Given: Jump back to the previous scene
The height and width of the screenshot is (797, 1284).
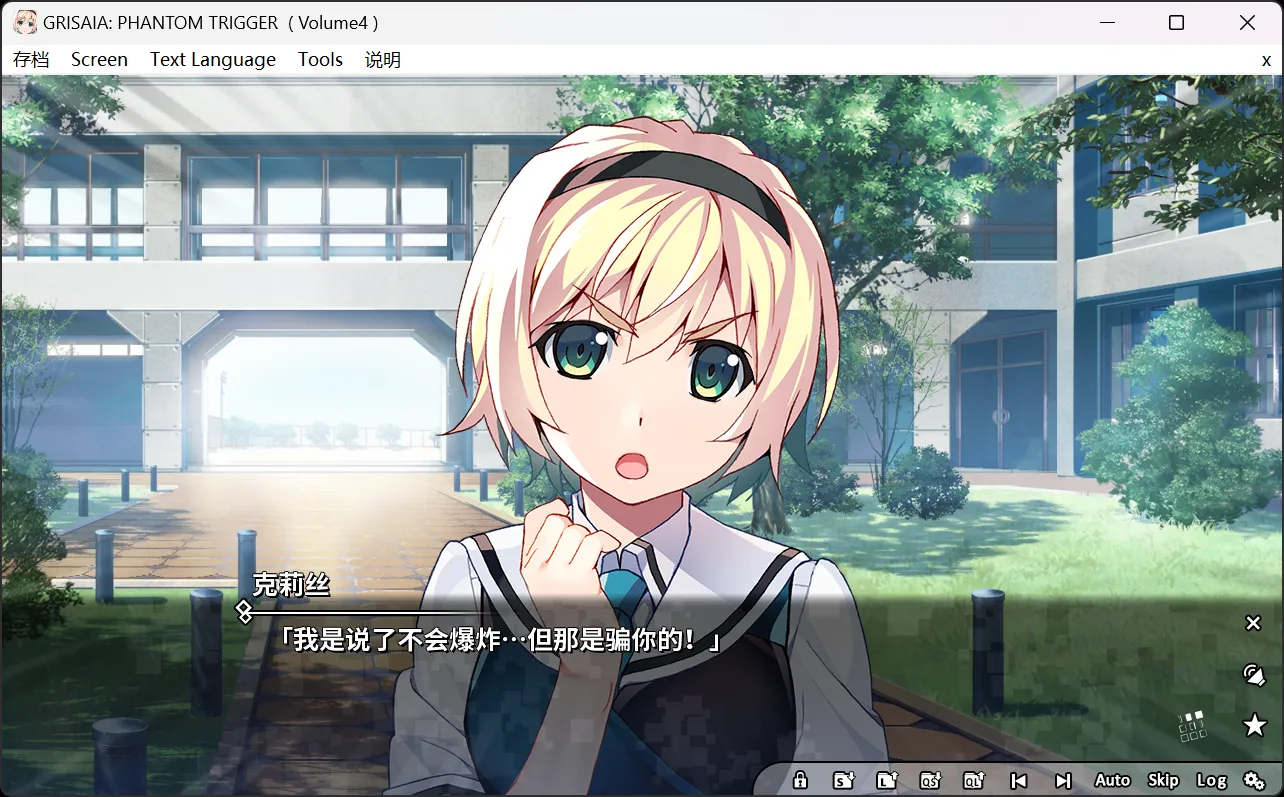Looking at the screenshot, I should click(1018, 779).
